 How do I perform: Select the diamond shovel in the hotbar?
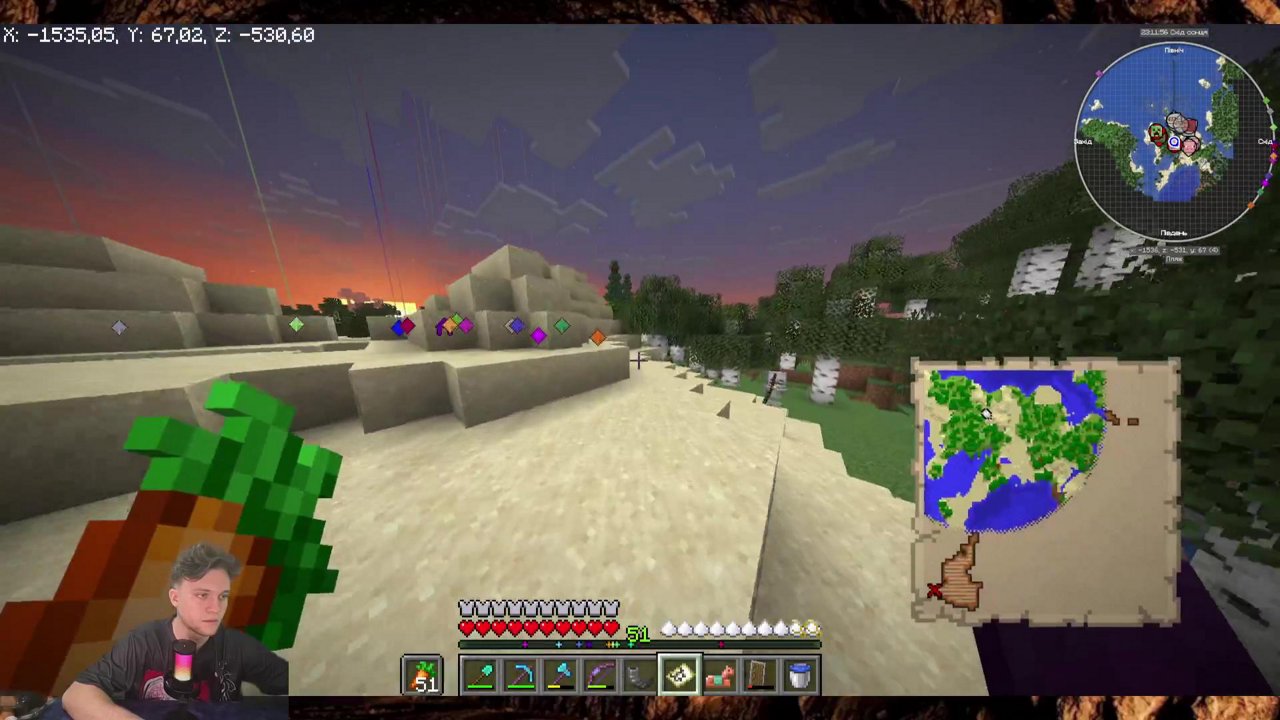pos(479,675)
